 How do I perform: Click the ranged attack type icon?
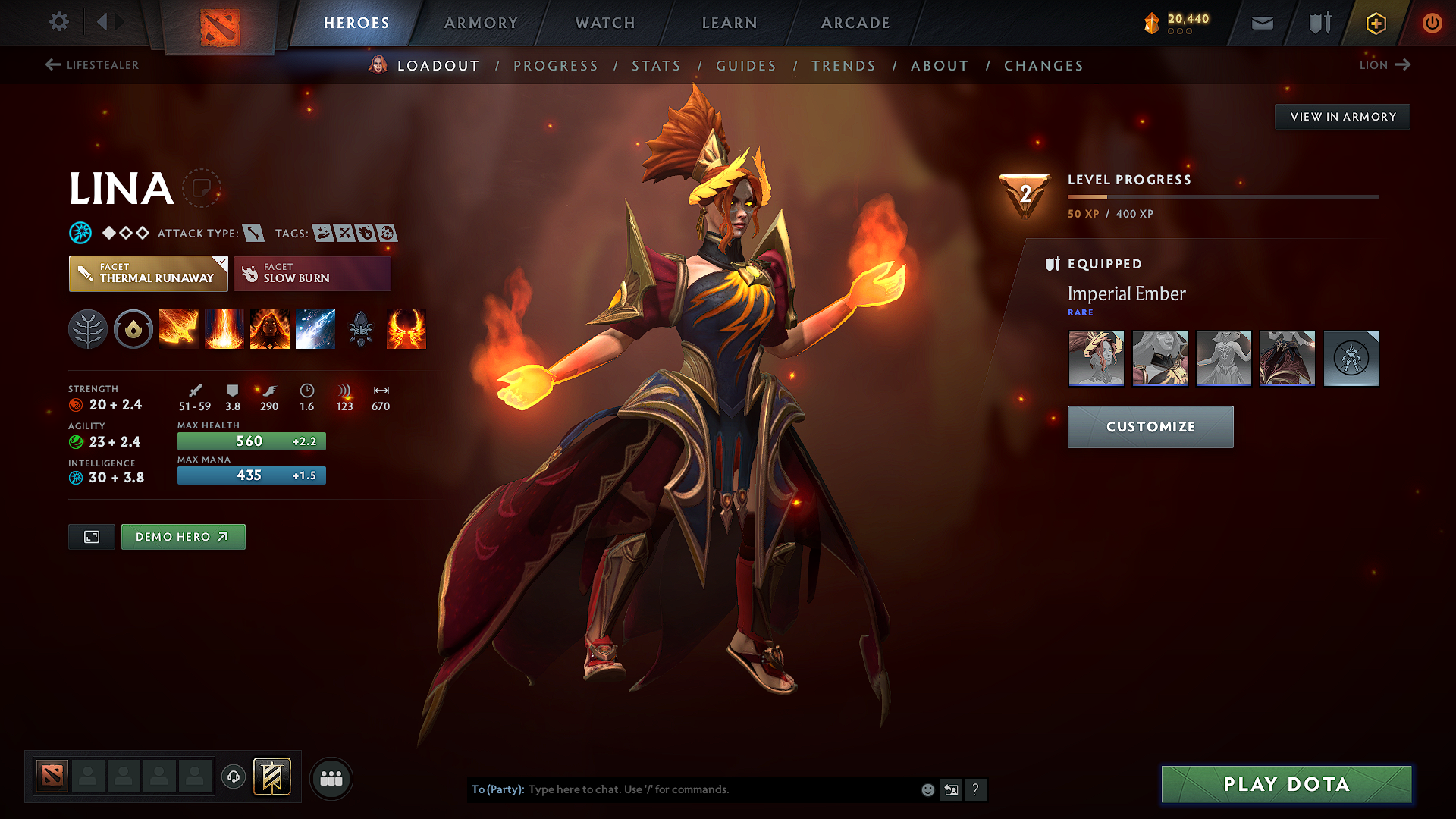(x=252, y=233)
